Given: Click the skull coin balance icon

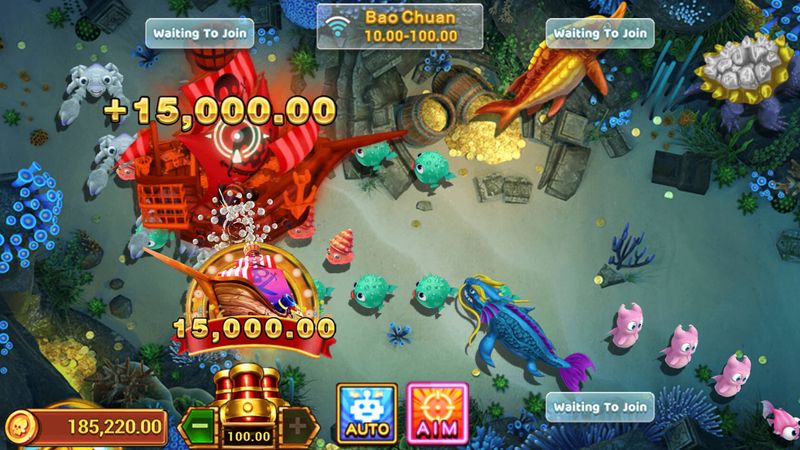Looking at the screenshot, I should click(x=22, y=426).
